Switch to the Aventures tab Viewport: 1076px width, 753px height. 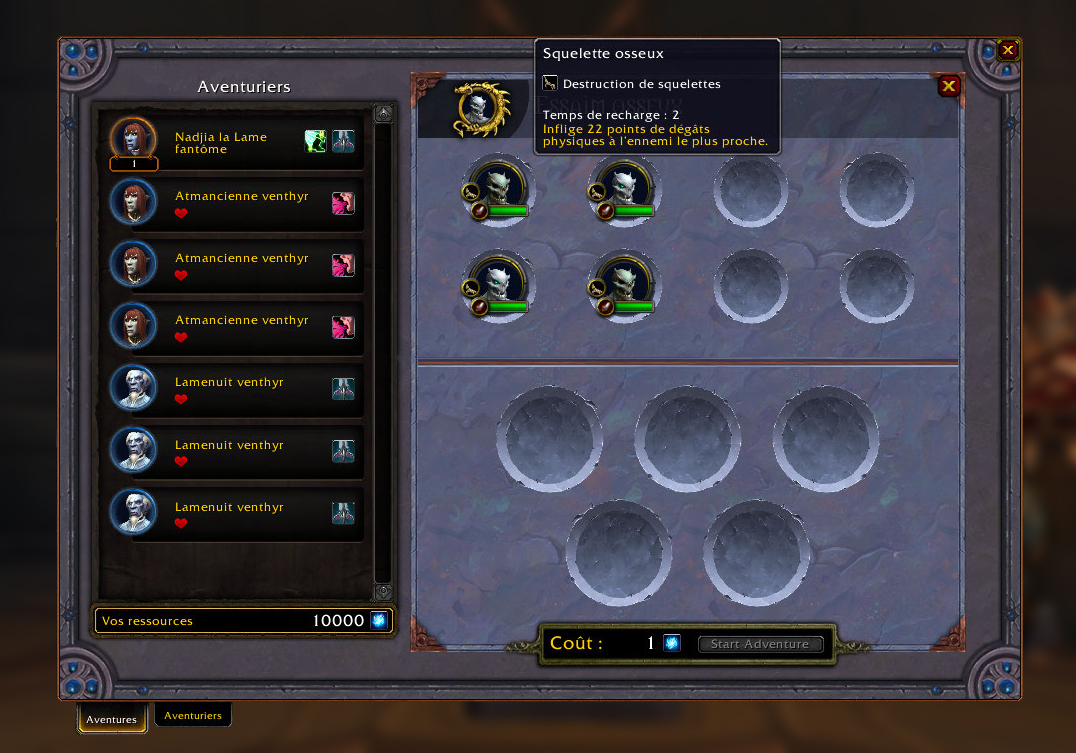111,718
